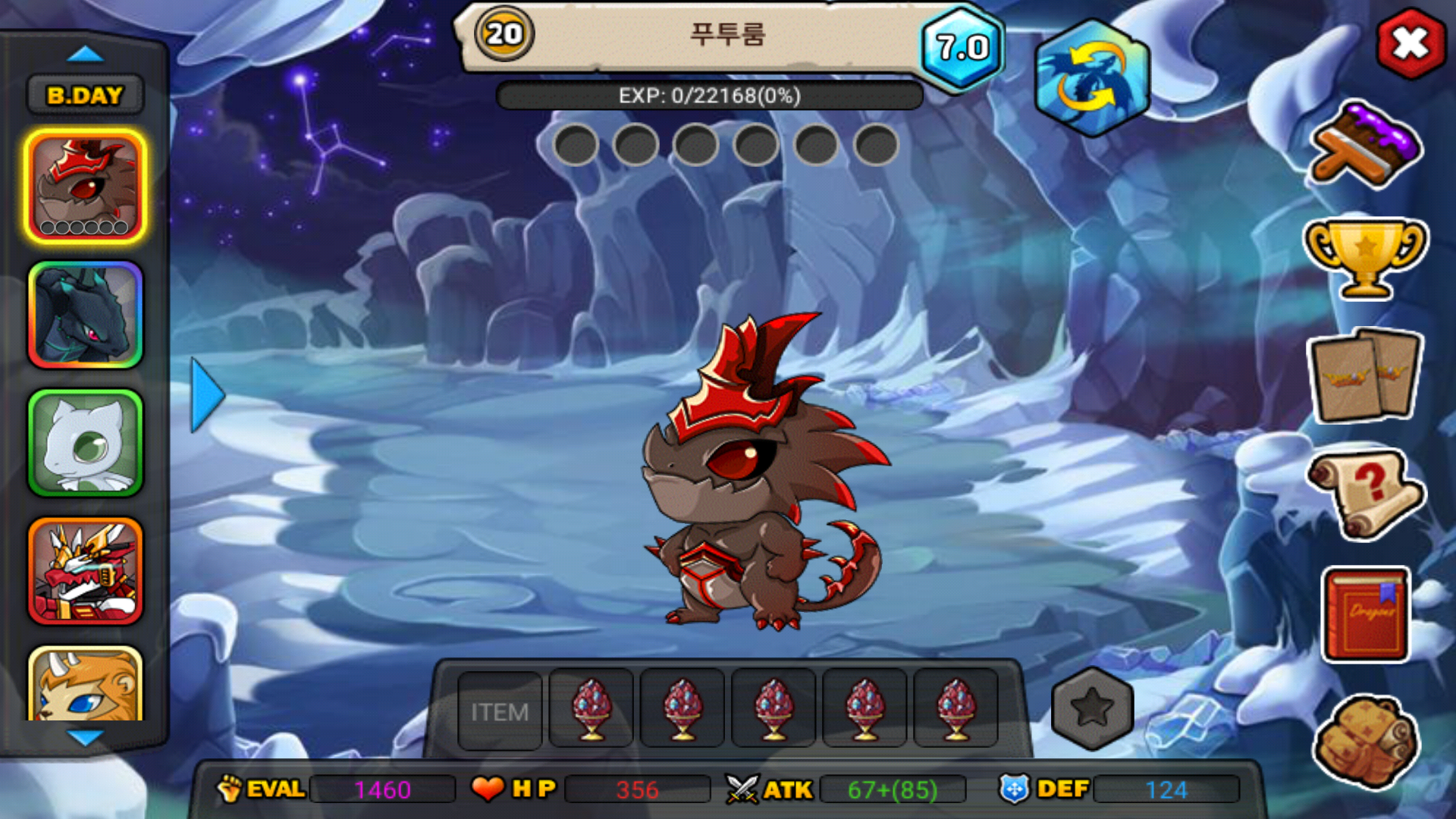Select the white green-eyed dragon portrait

click(x=85, y=443)
